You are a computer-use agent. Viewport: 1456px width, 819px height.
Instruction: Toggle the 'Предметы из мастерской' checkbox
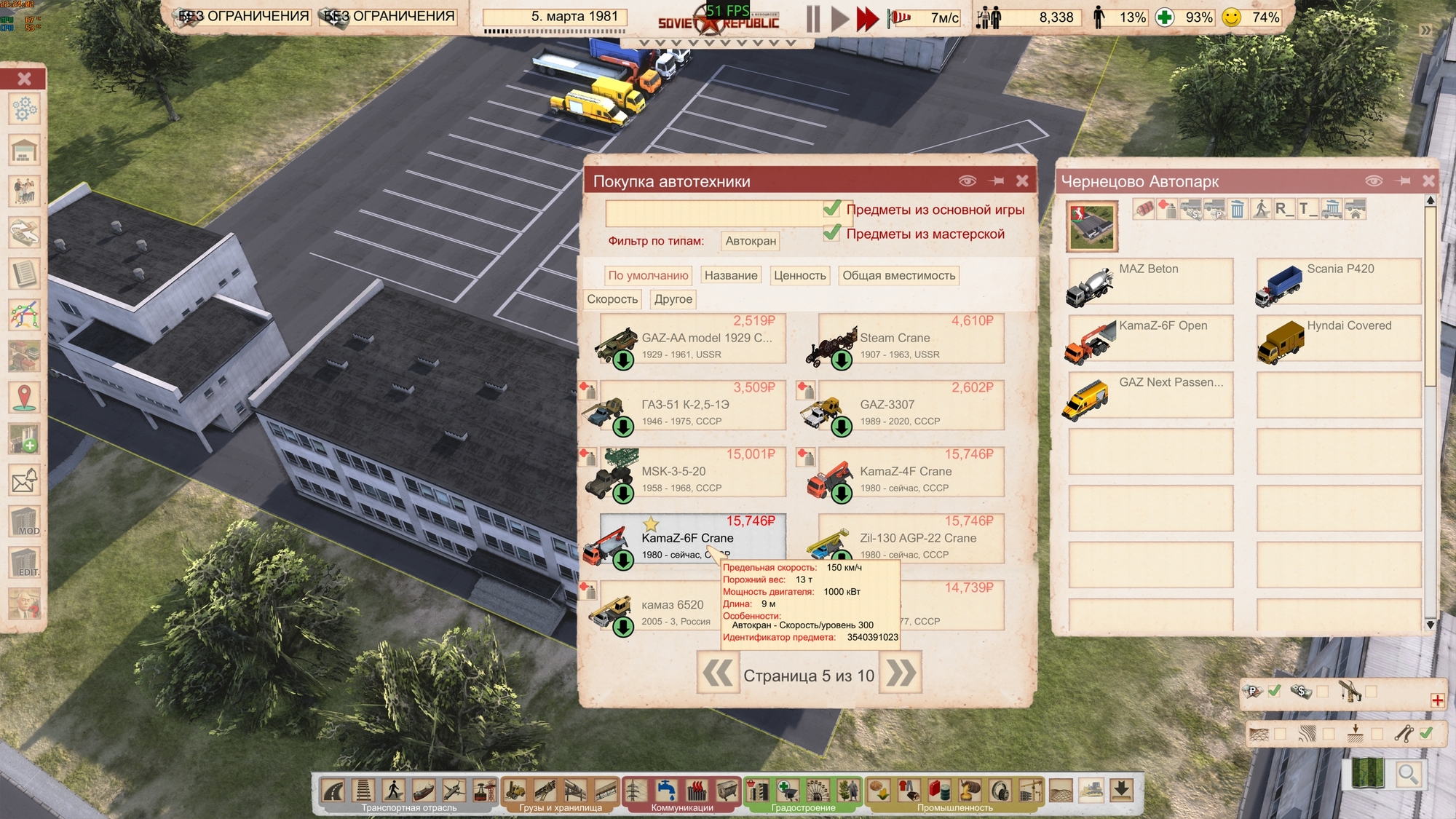[832, 234]
